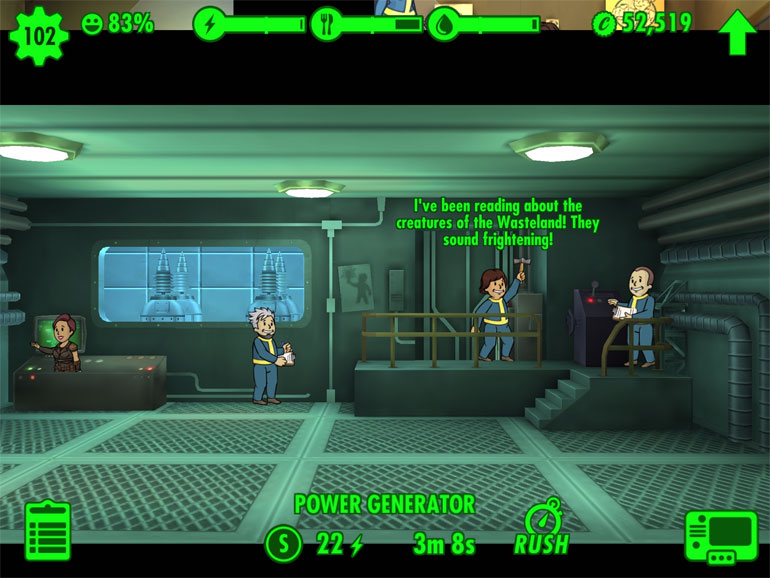This screenshot has width=770, height=578.
Task: Click the green upgrade arrow
Action: pos(736,32)
